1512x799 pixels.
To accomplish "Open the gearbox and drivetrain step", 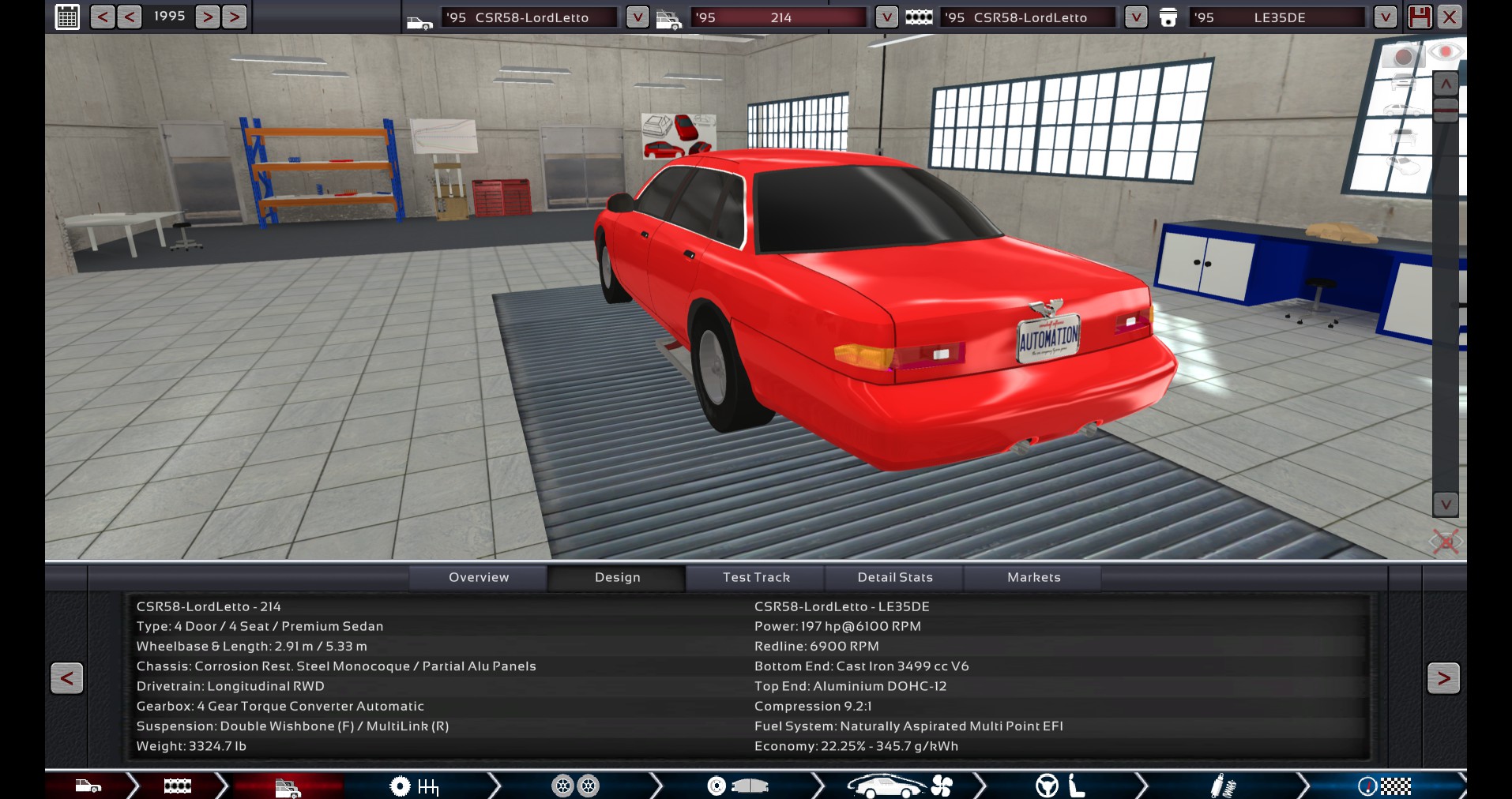I will coord(415,786).
